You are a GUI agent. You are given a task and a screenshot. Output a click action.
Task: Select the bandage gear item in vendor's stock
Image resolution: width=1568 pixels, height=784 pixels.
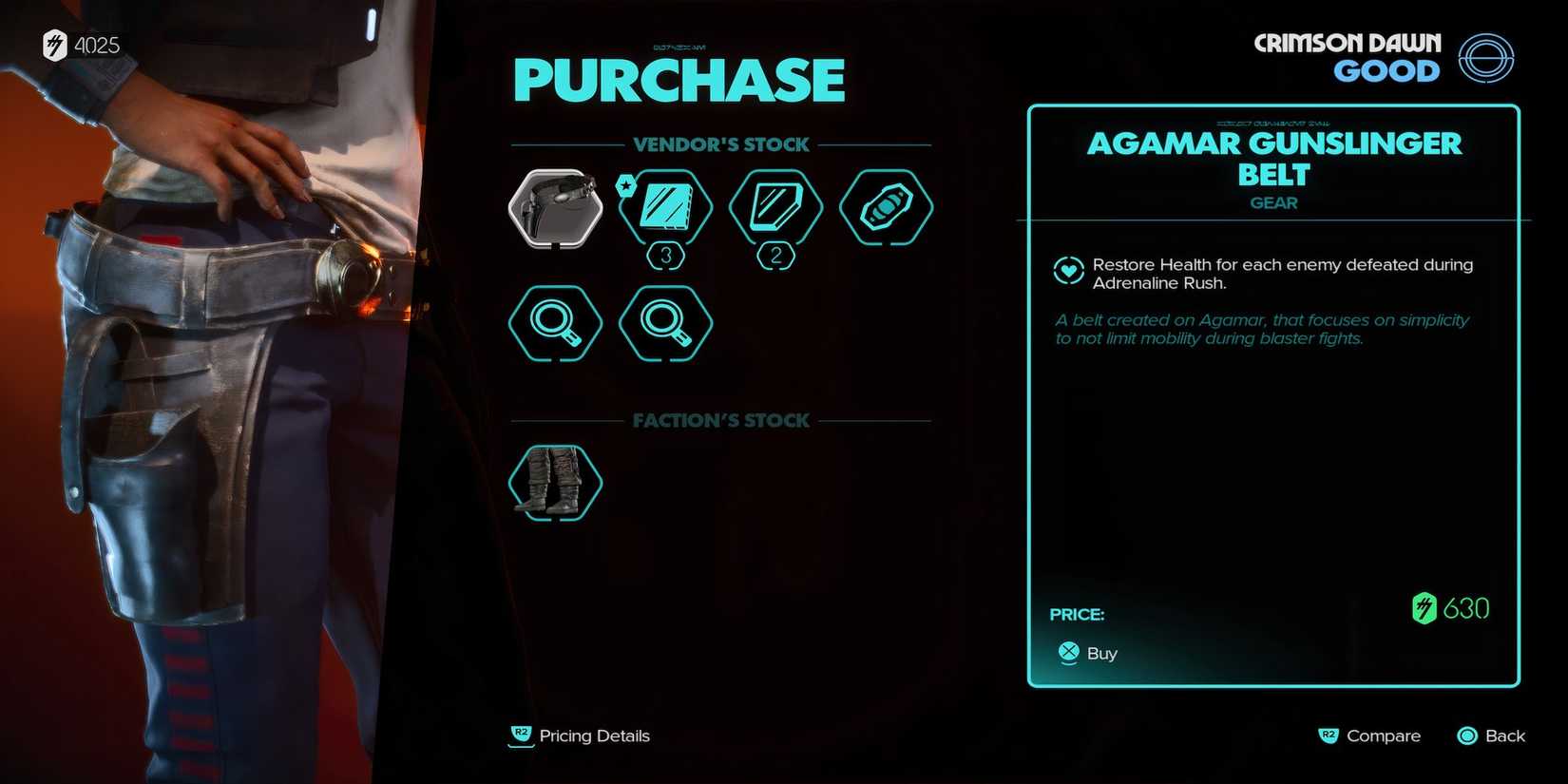coord(886,207)
